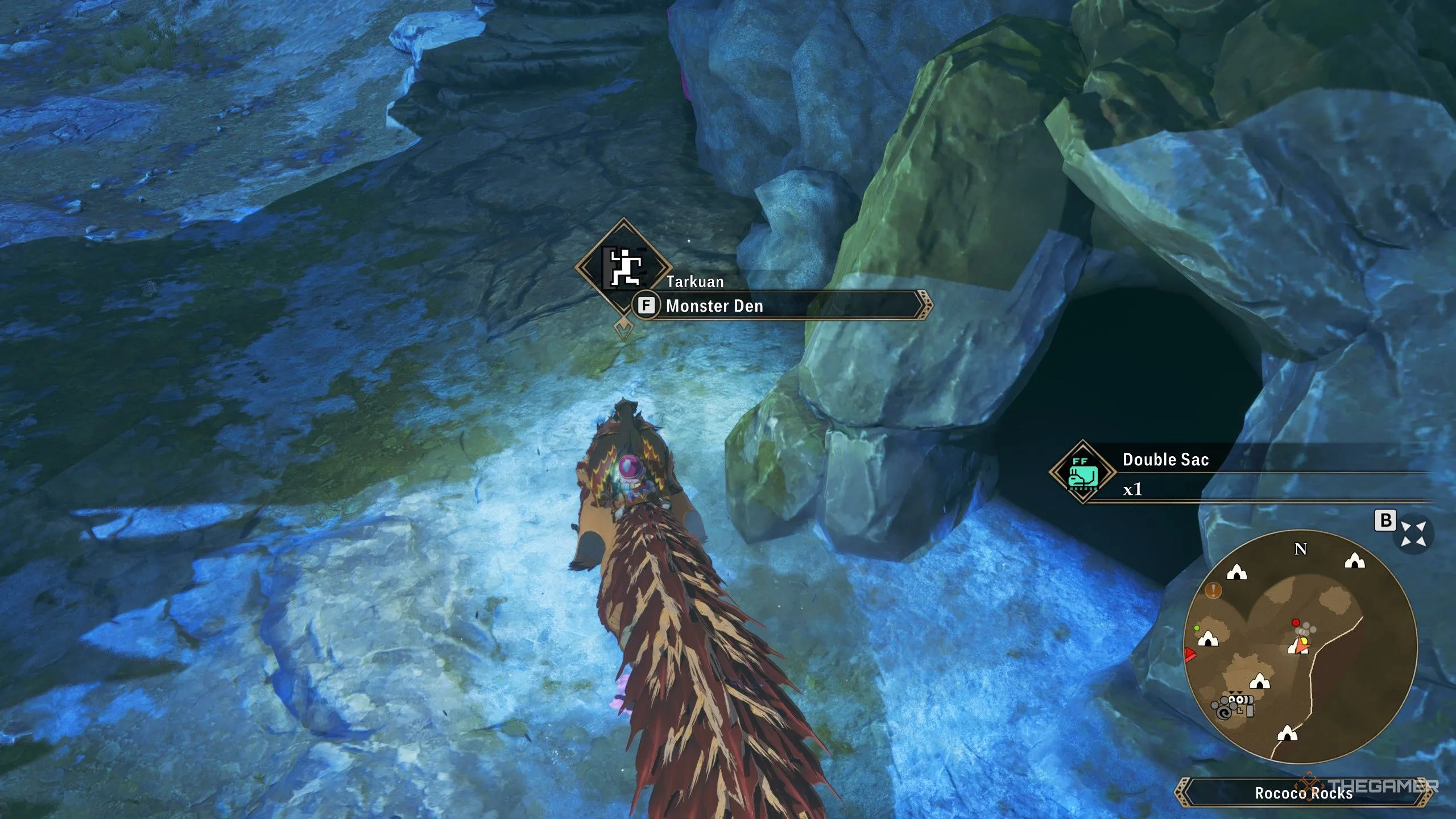Select the orange exclamation marker on minimap
Viewport: 1456px width, 819px height.
tap(1214, 590)
